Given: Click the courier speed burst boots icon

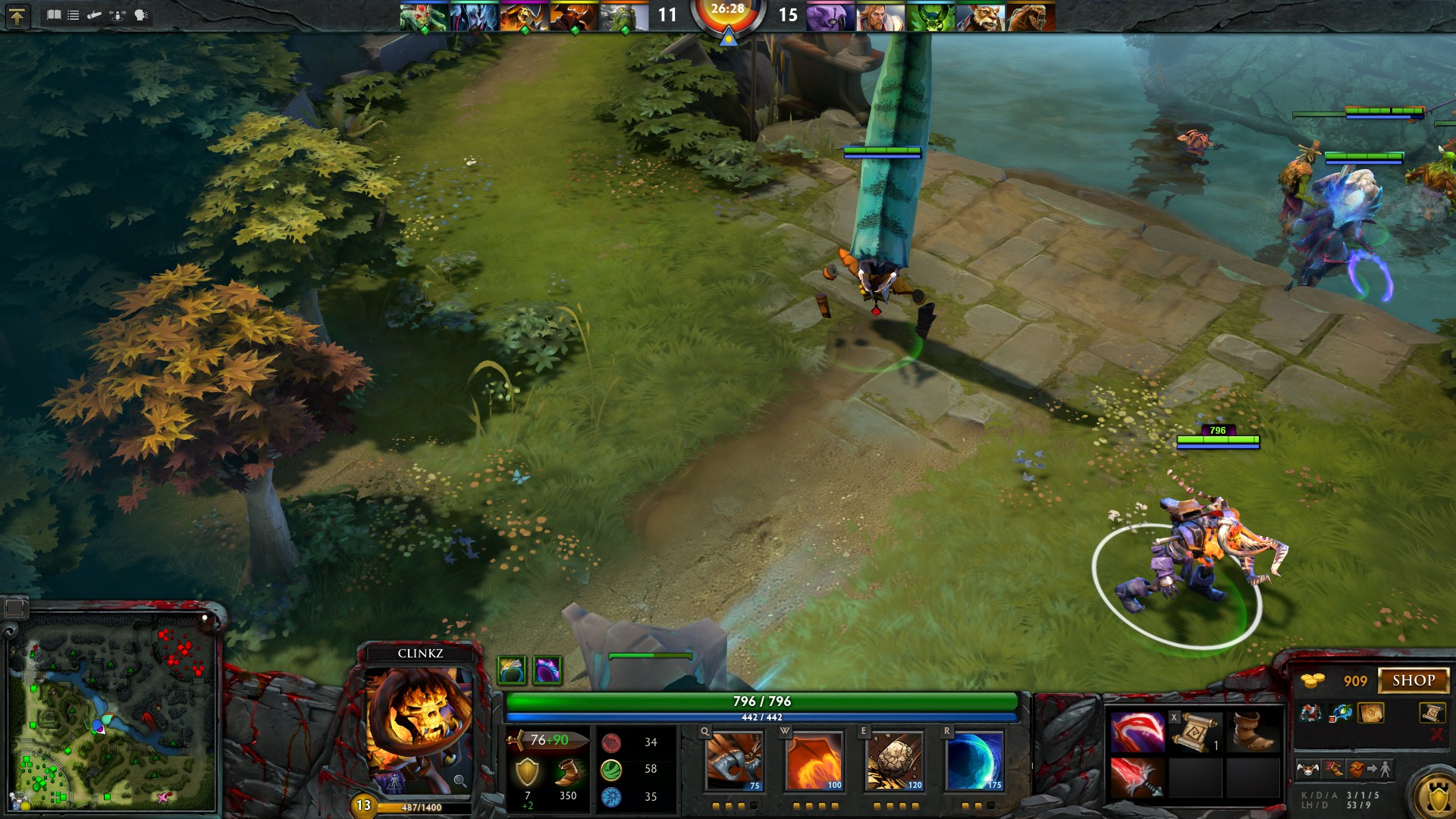Looking at the screenshot, I should point(1335,769).
